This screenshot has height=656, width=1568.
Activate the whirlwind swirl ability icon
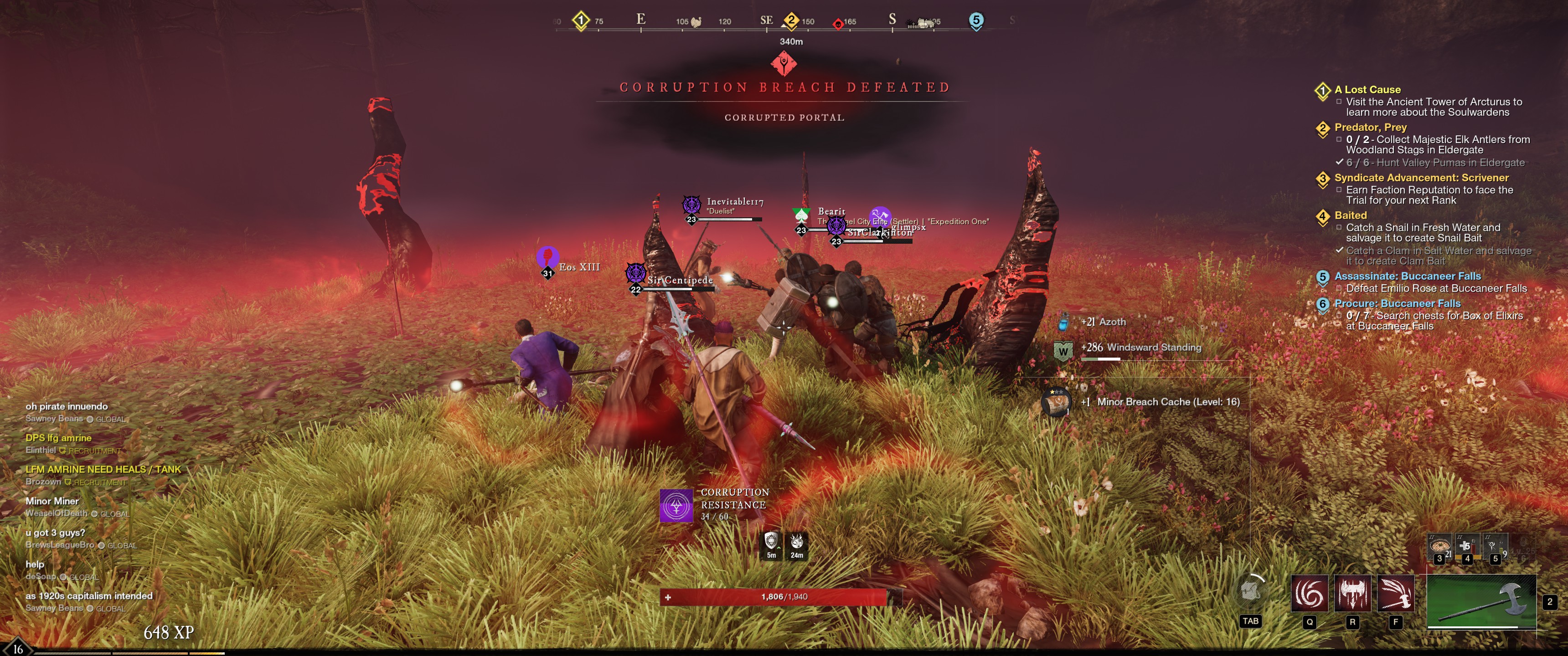[x=1309, y=593]
